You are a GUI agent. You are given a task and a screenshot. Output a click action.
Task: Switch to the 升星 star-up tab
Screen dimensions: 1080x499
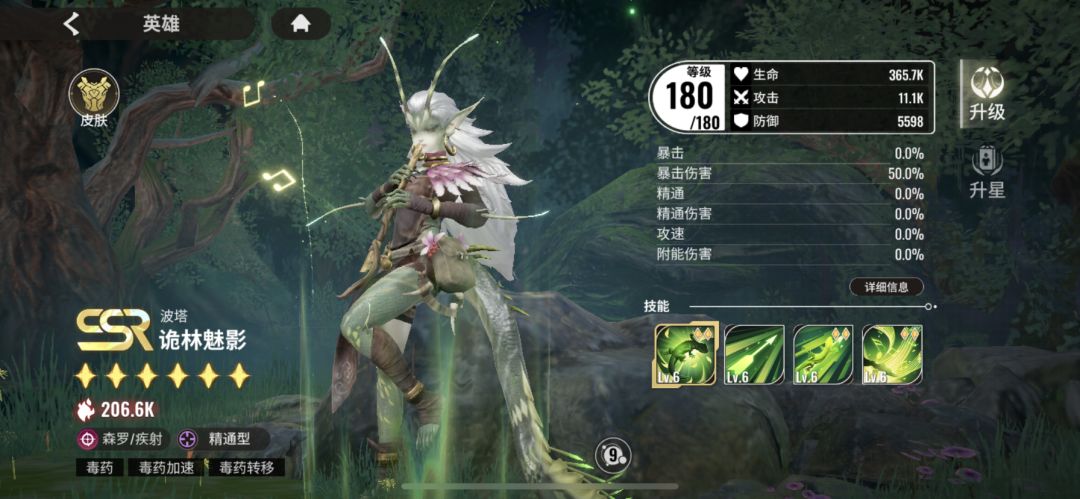click(987, 170)
